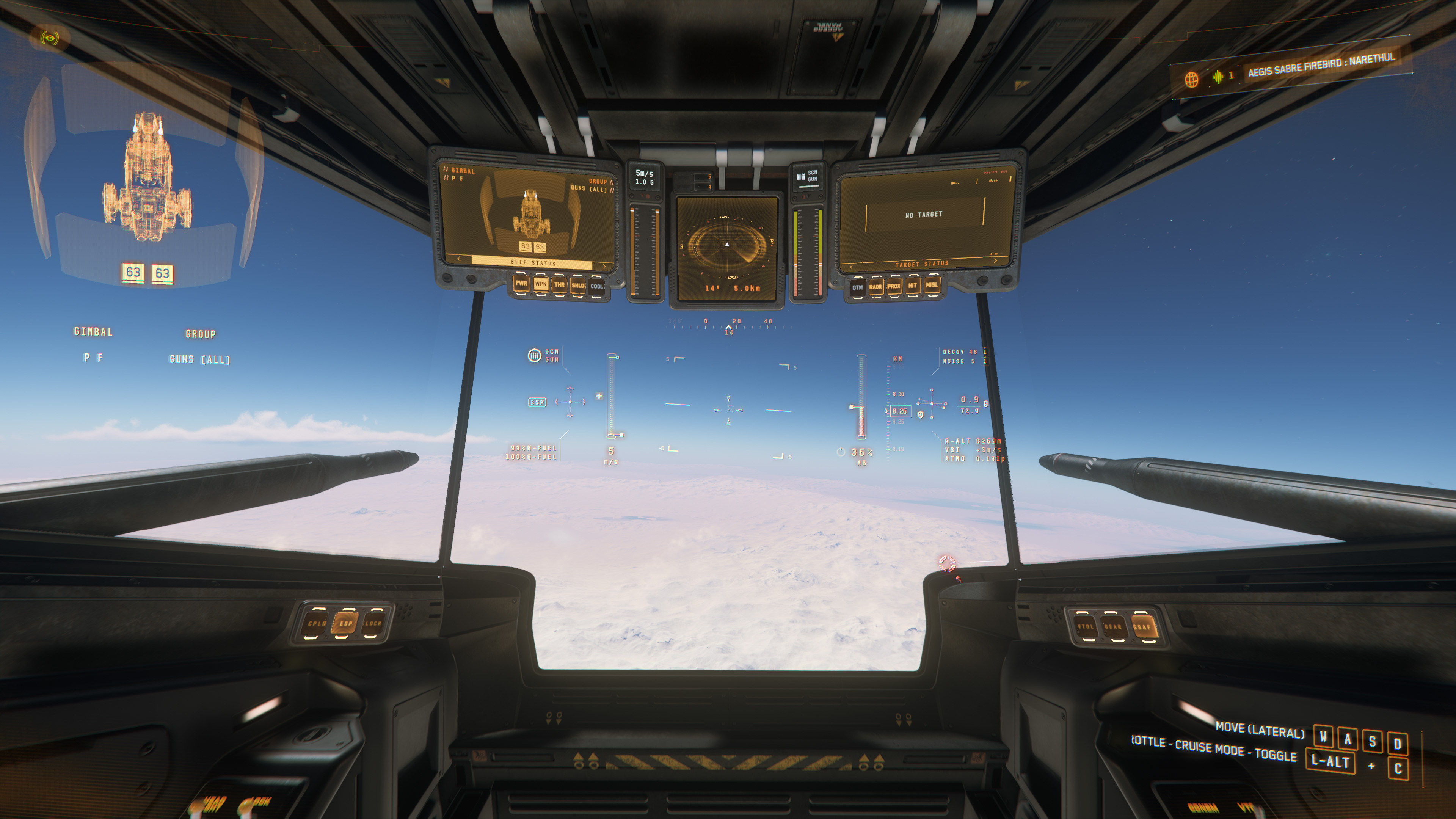Toggle the landing GEAR button
This screenshot has height=819, width=1456.
tap(1113, 627)
